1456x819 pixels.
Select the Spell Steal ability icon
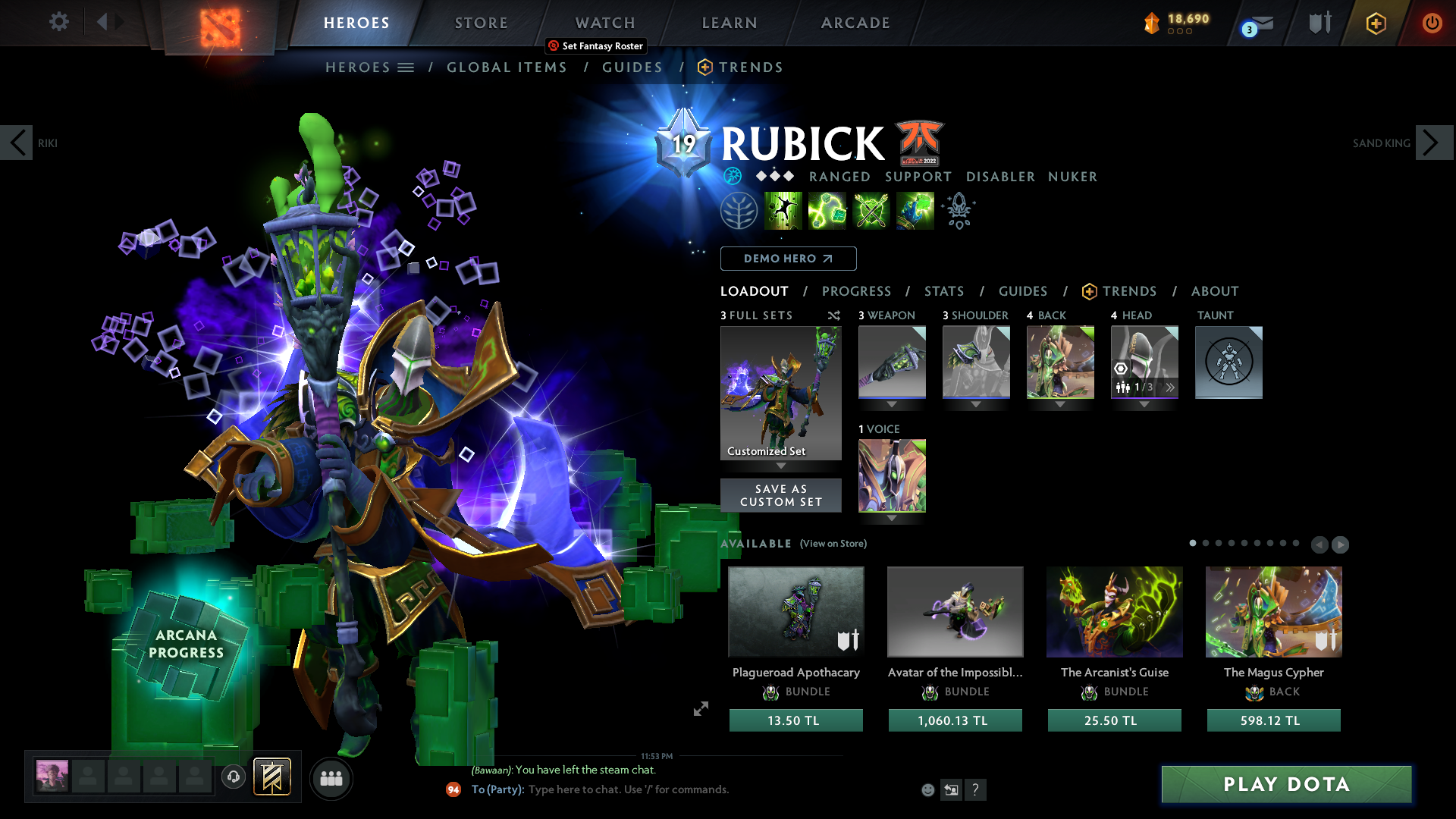[915, 211]
